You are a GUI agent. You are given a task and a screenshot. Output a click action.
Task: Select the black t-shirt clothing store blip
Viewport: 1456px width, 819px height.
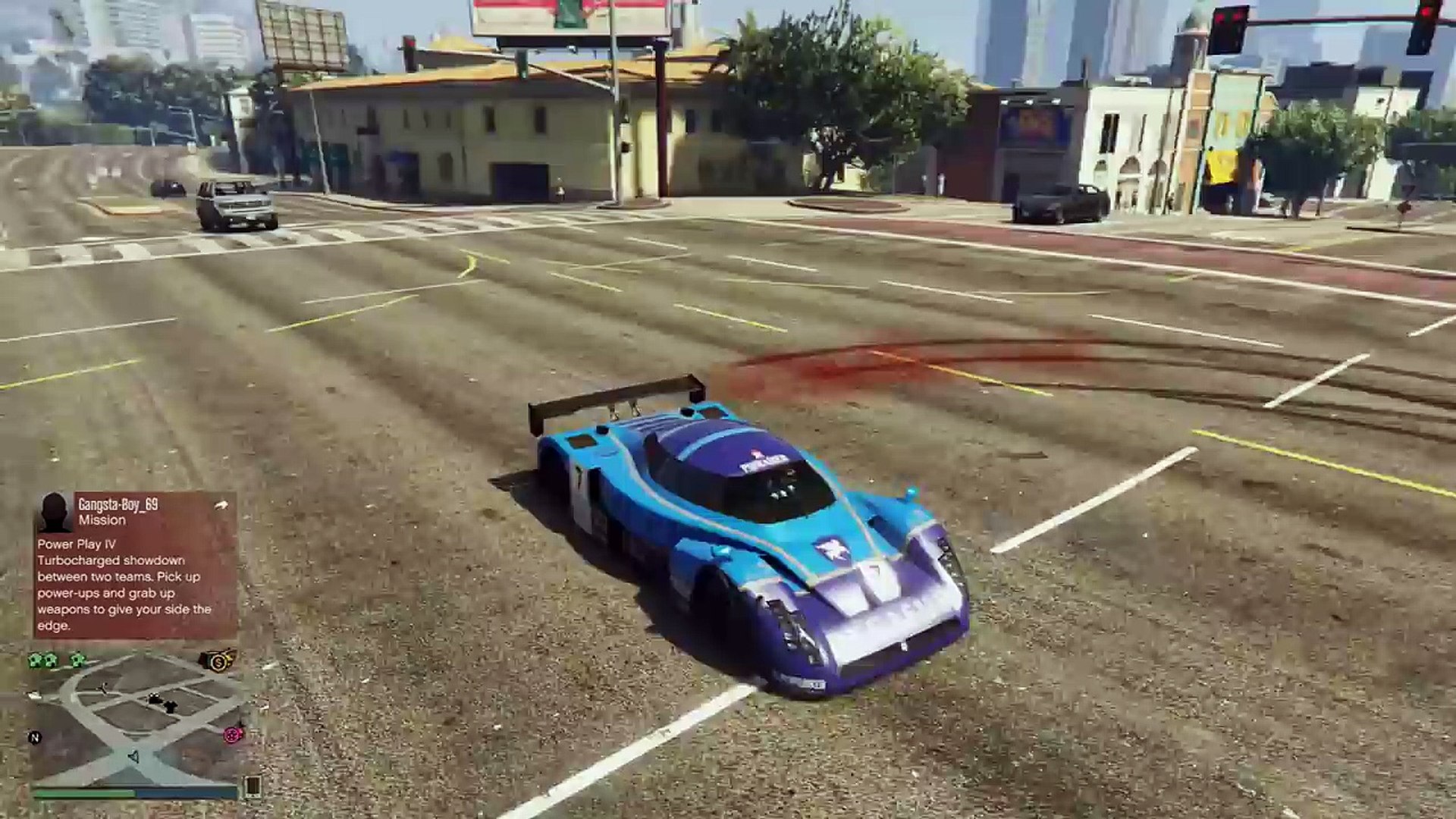(x=170, y=706)
